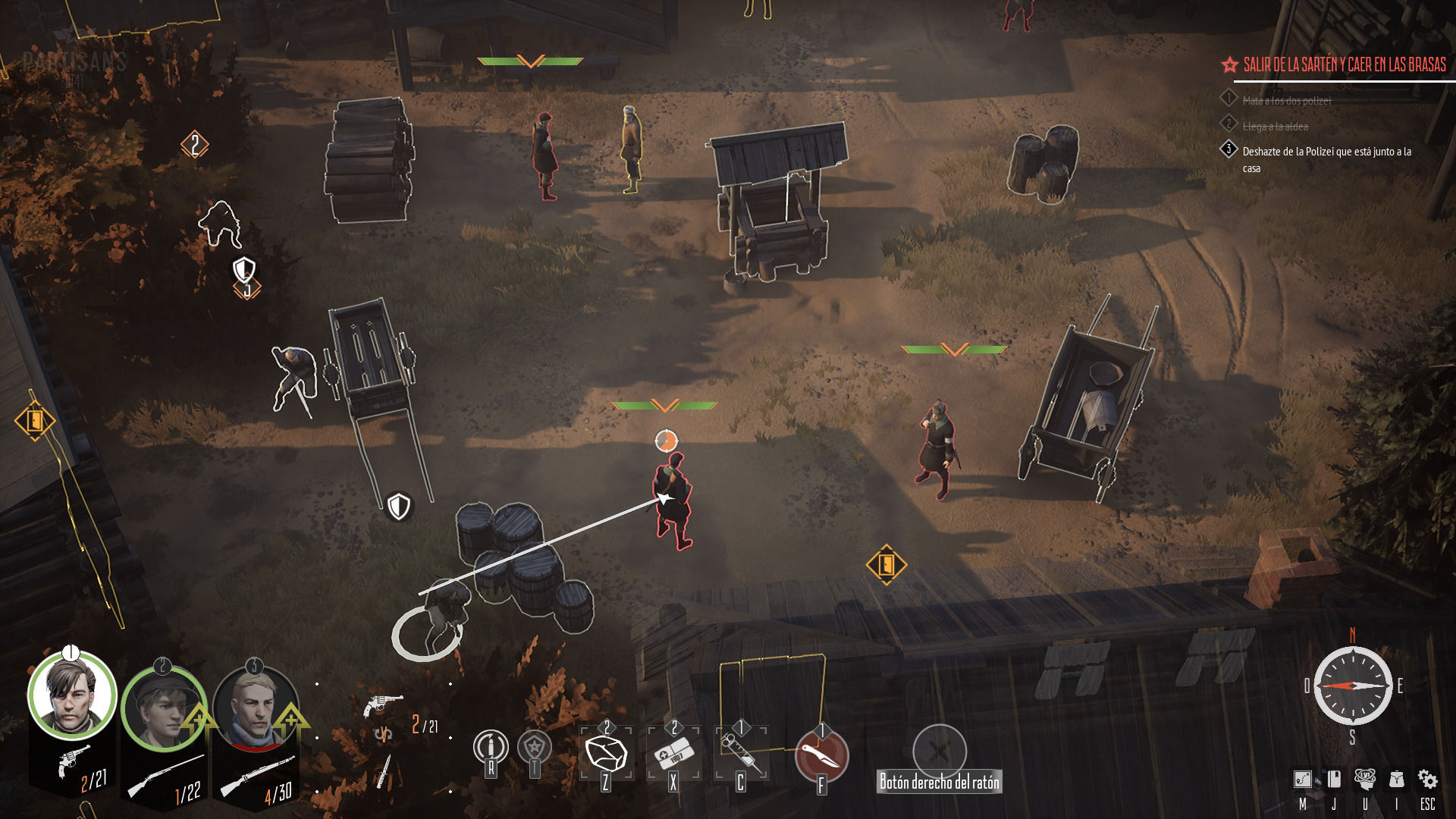
Task: Select the second partisan wearing a cap
Action: (x=162, y=710)
